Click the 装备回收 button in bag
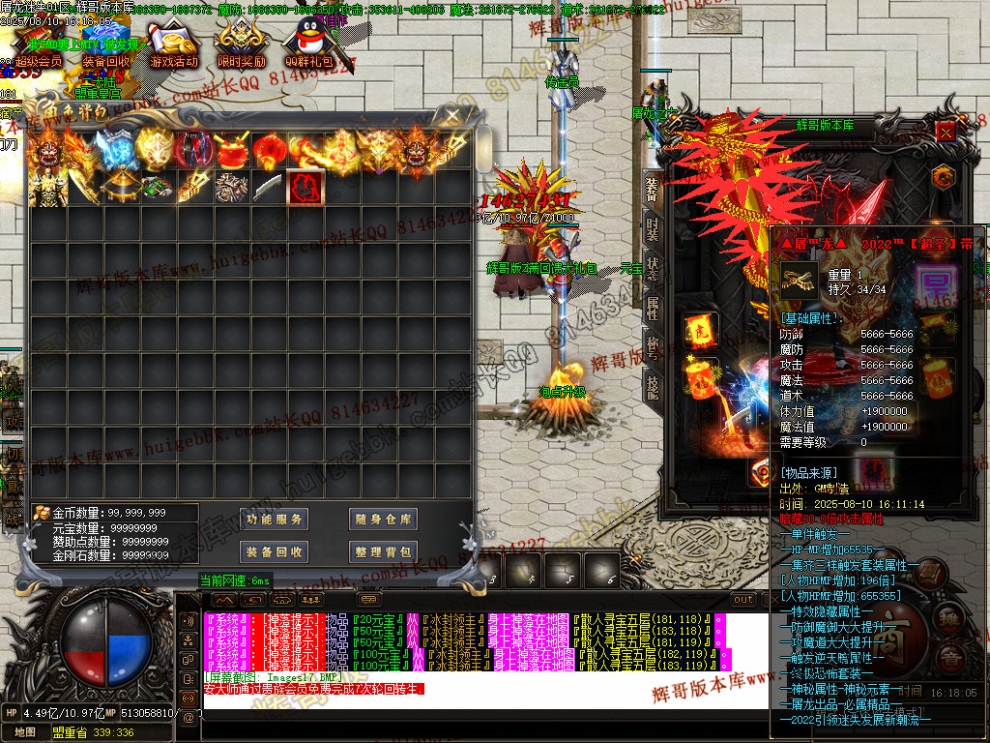The height and width of the screenshot is (743, 990). (x=274, y=551)
